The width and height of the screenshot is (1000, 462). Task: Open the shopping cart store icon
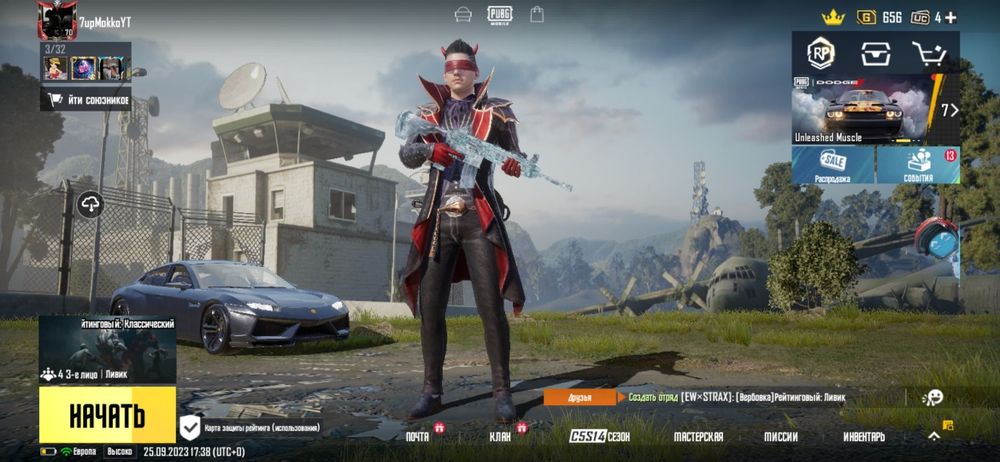[x=929, y=53]
